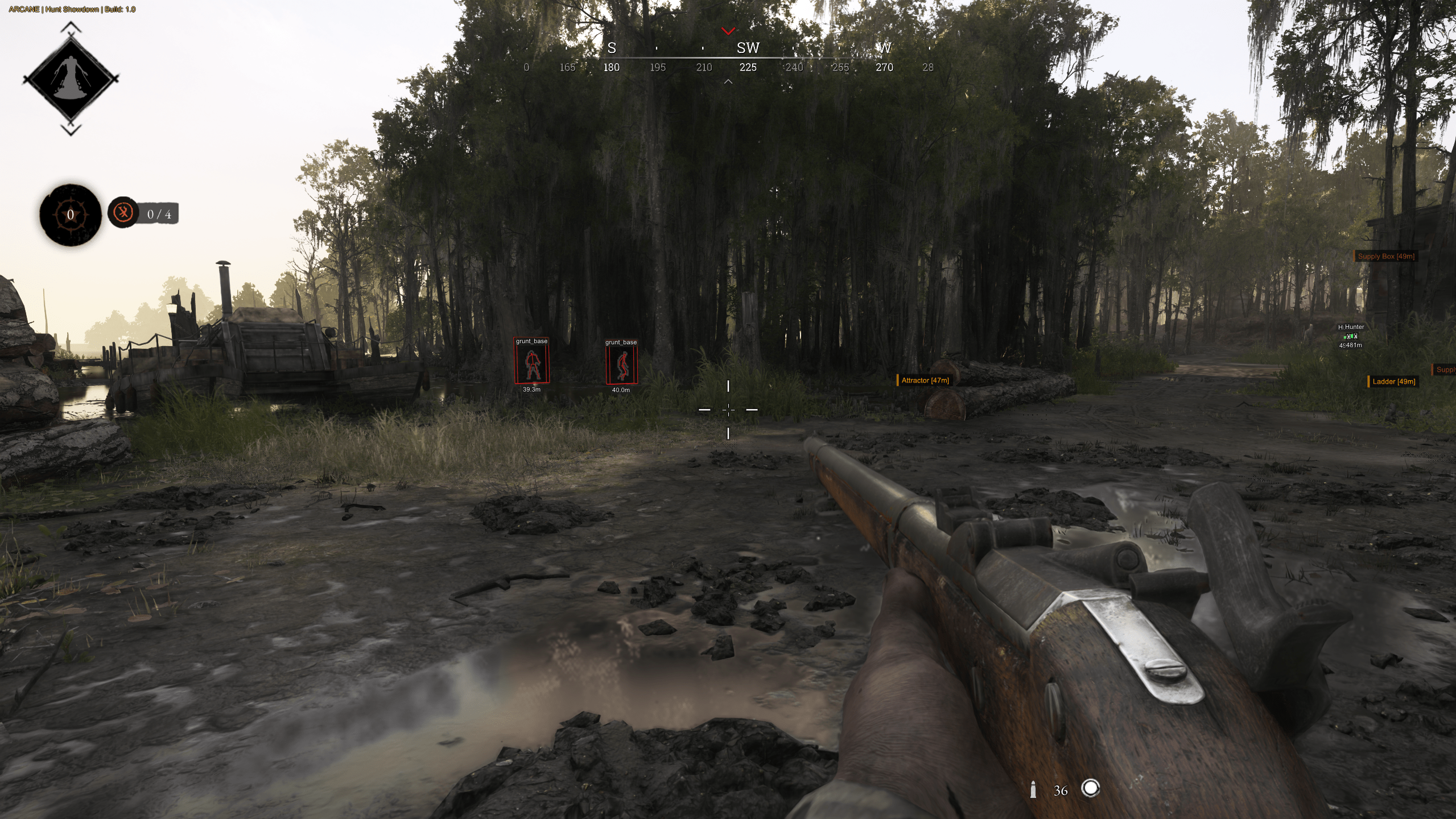
Task: Expand the red chevron above the compass
Action: tap(728, 31)
